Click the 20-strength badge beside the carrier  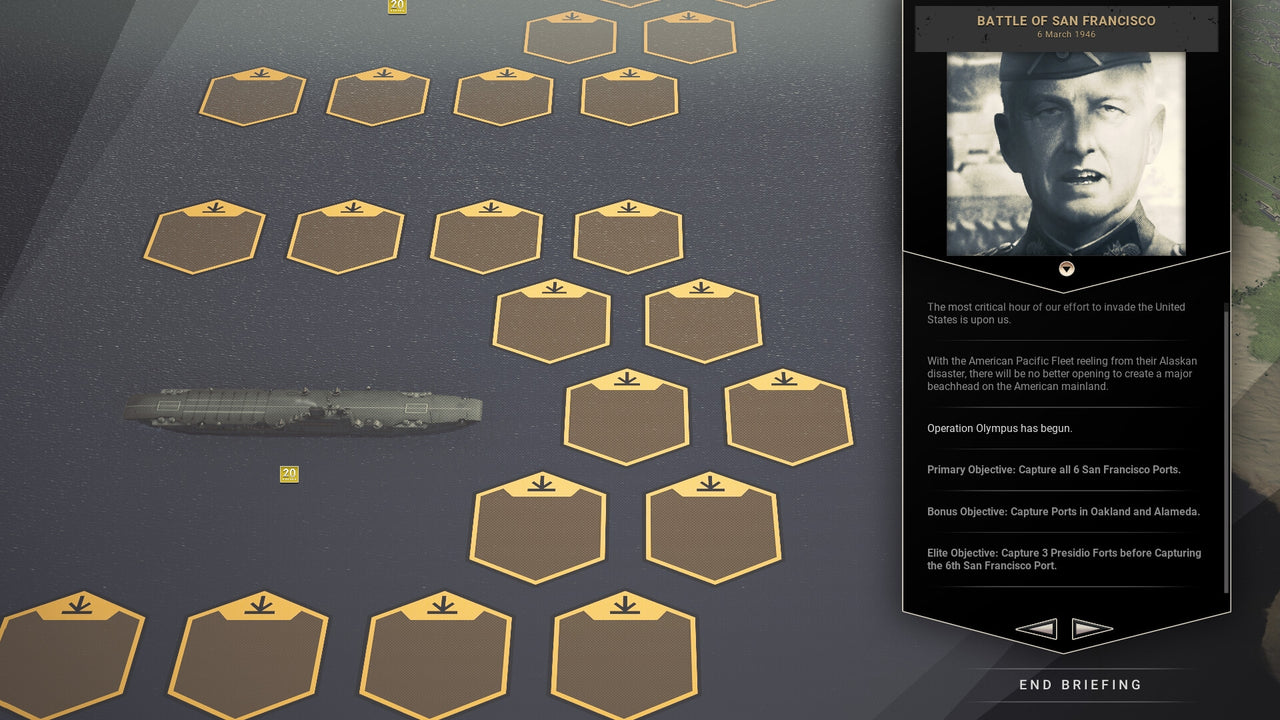289,474
